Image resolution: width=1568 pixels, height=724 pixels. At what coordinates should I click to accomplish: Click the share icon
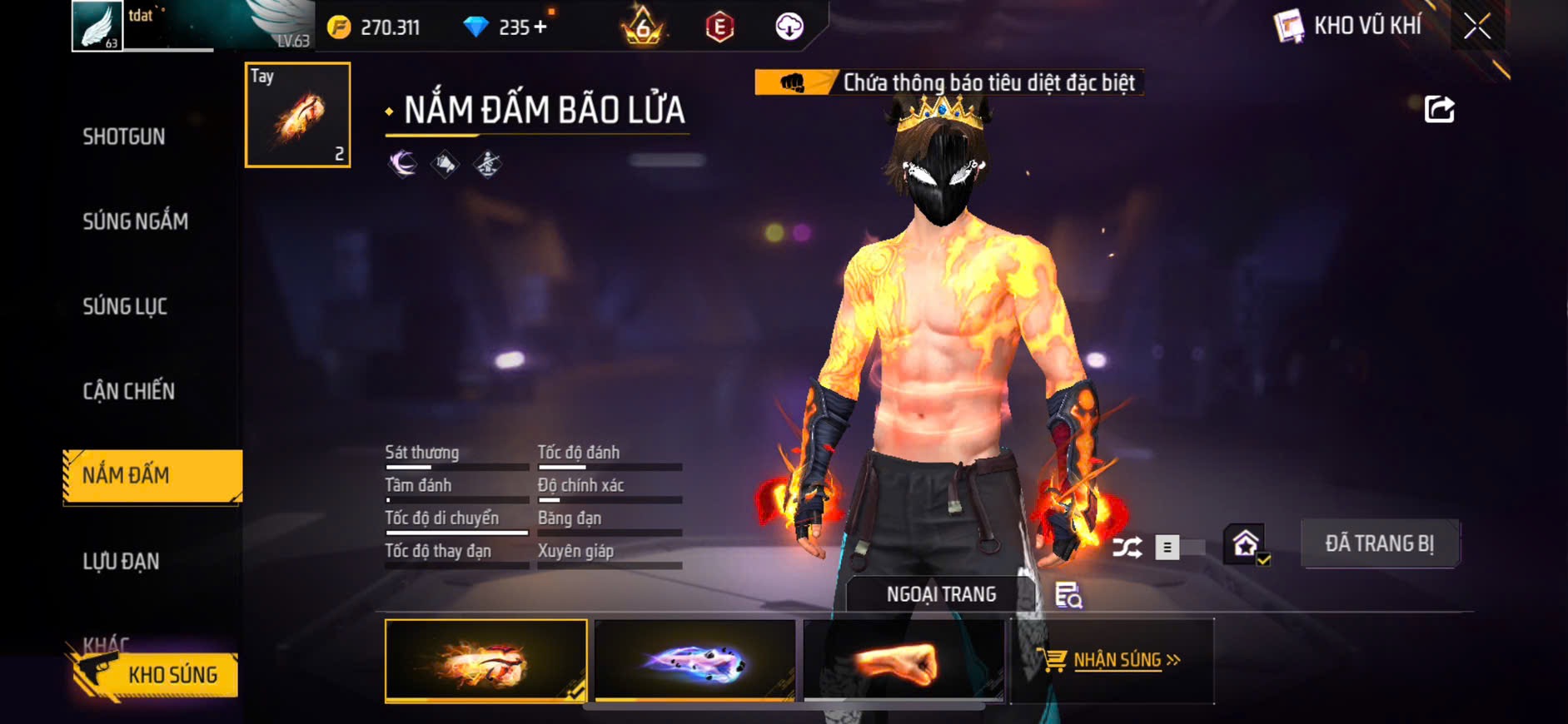click(x=1439, y=109)
